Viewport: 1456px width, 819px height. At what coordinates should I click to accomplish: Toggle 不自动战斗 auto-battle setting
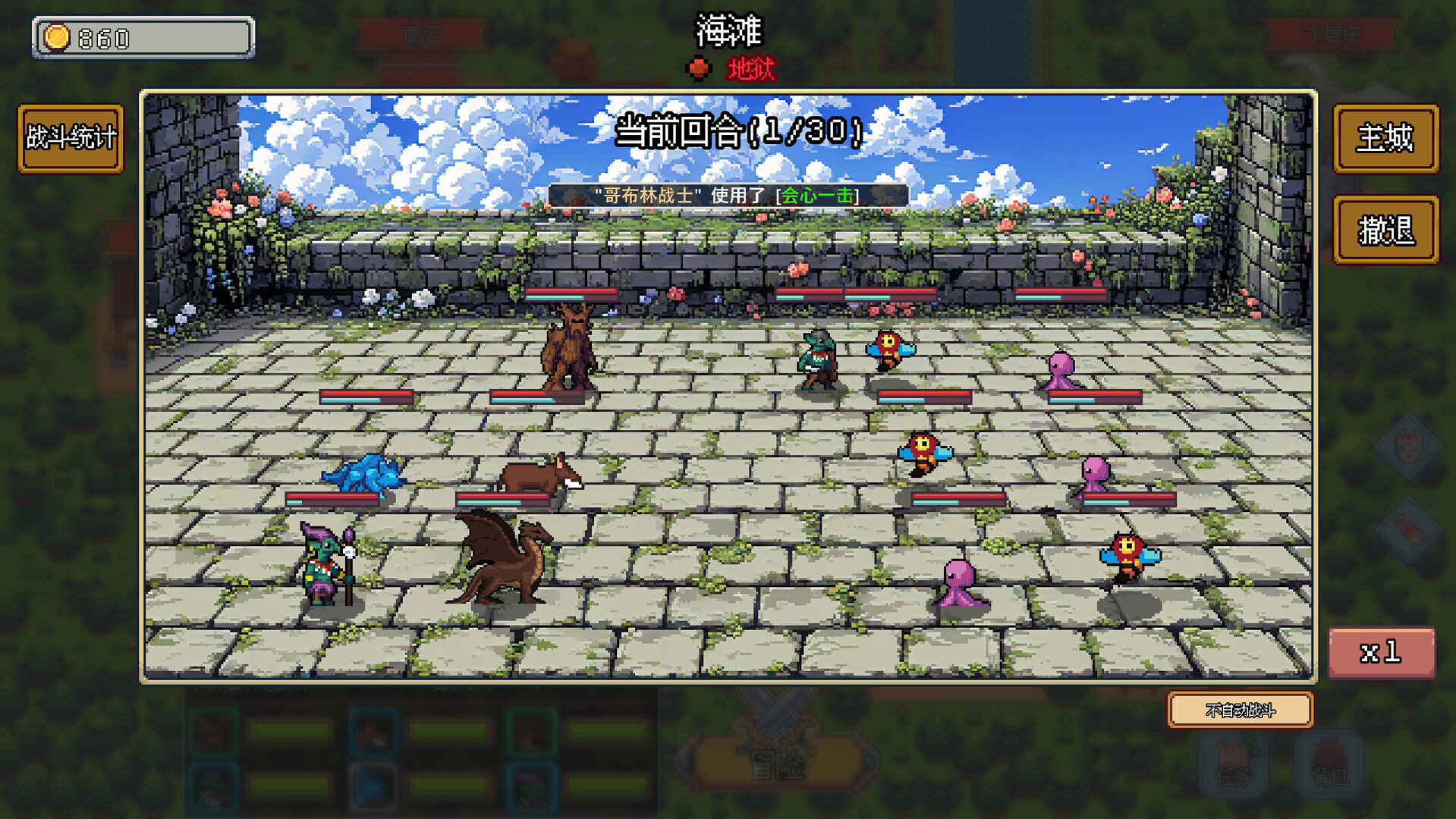[1239, 711]
